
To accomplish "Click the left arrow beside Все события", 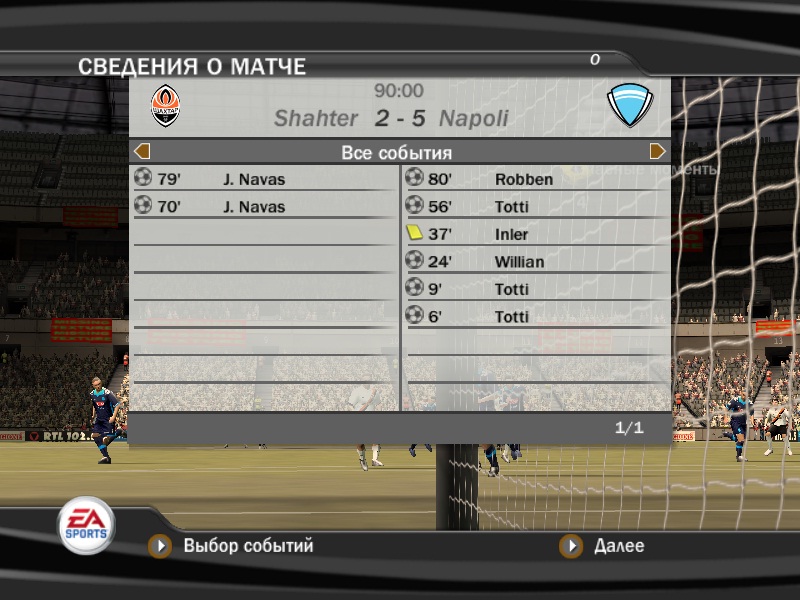I will point(142,152).
